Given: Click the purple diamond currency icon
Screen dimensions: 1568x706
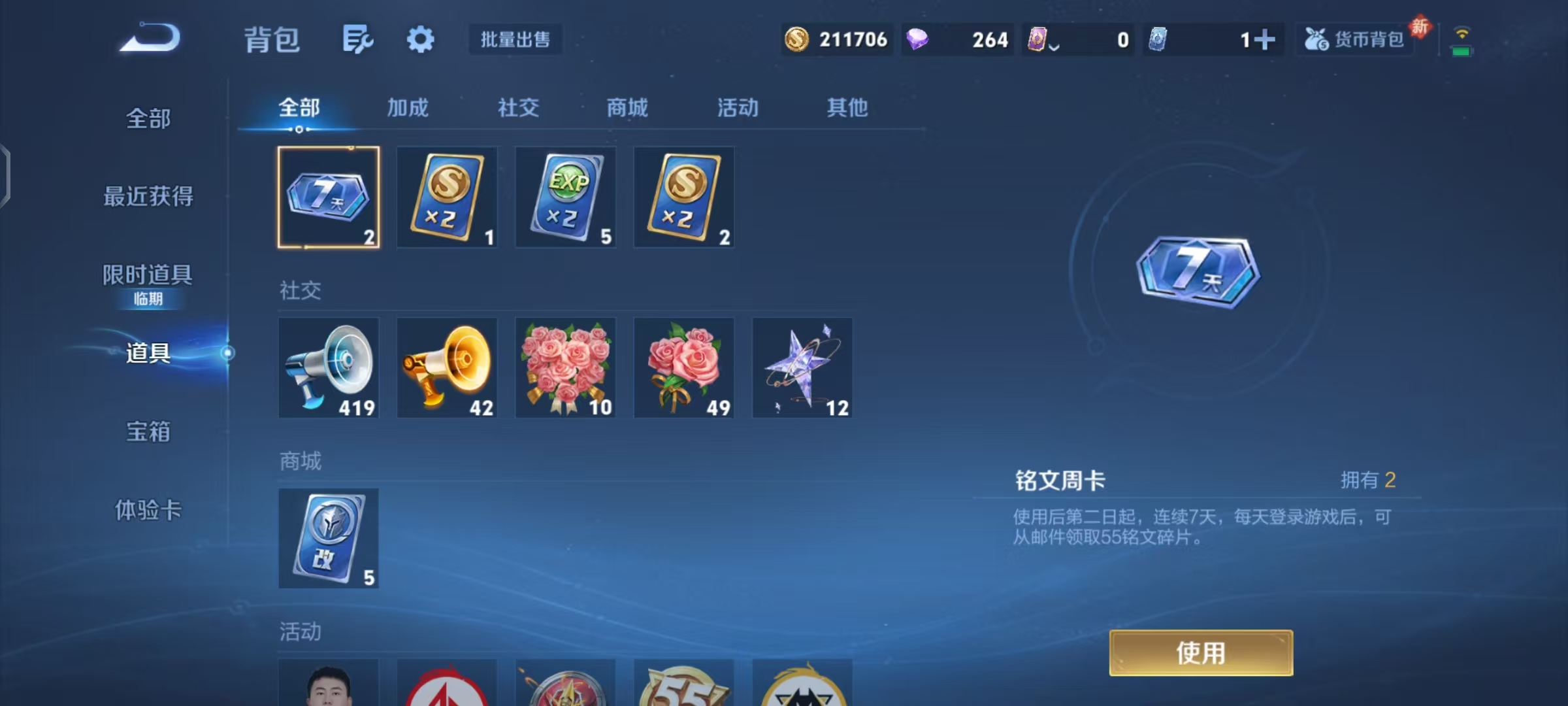Looking at the screenshot, I should point(918,39).
